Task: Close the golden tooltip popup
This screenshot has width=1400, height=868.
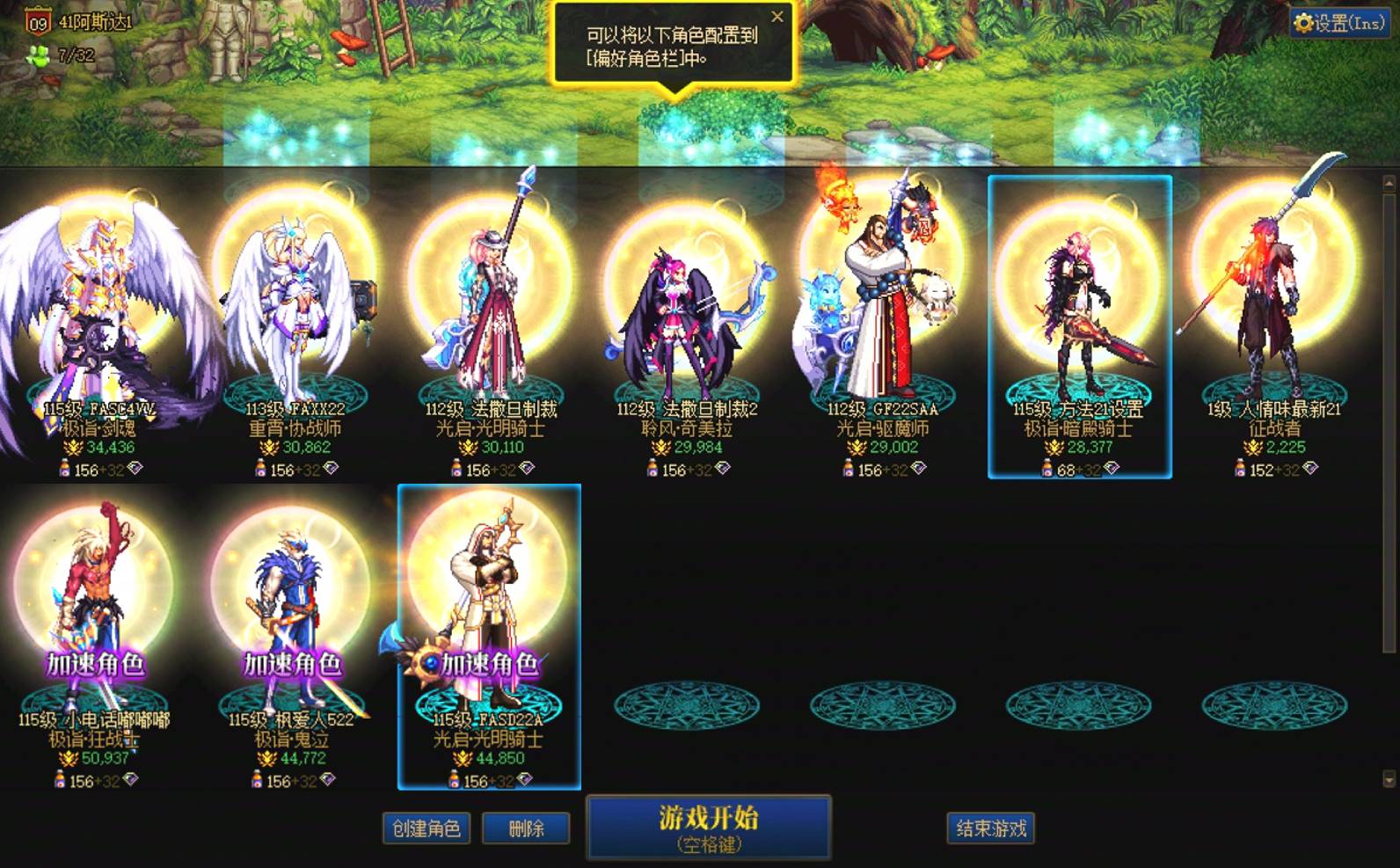Action: click(x=777, y=17)
